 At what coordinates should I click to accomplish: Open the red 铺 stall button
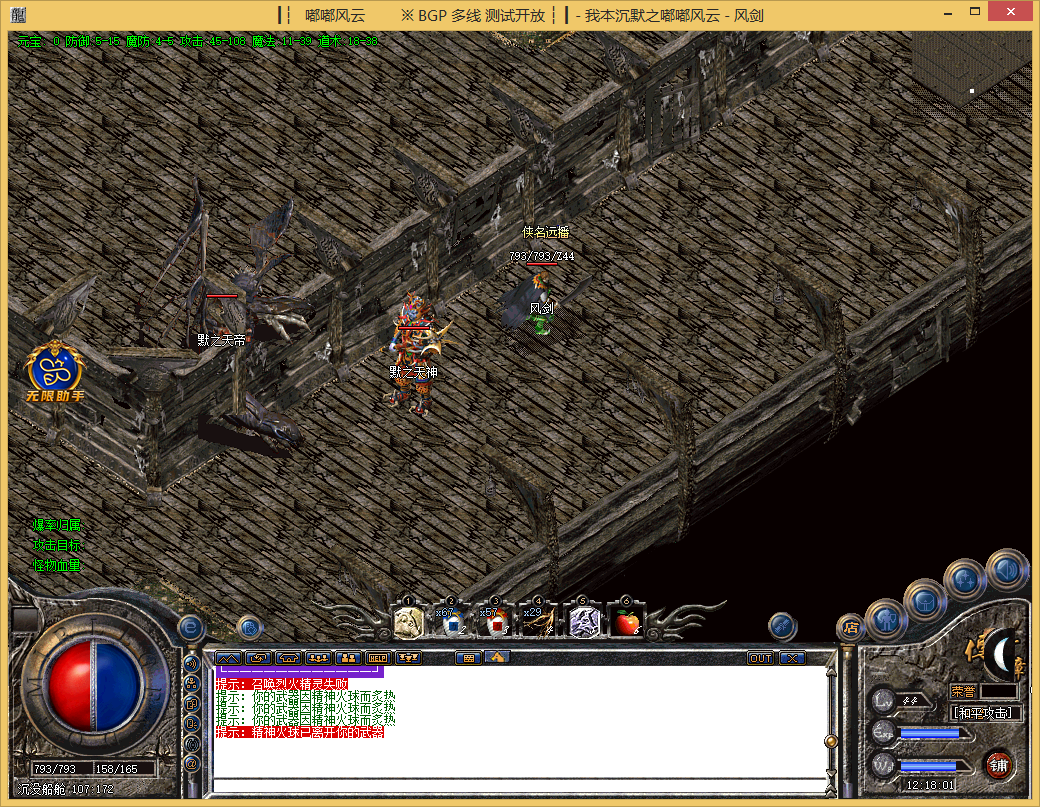click(998, 765)
